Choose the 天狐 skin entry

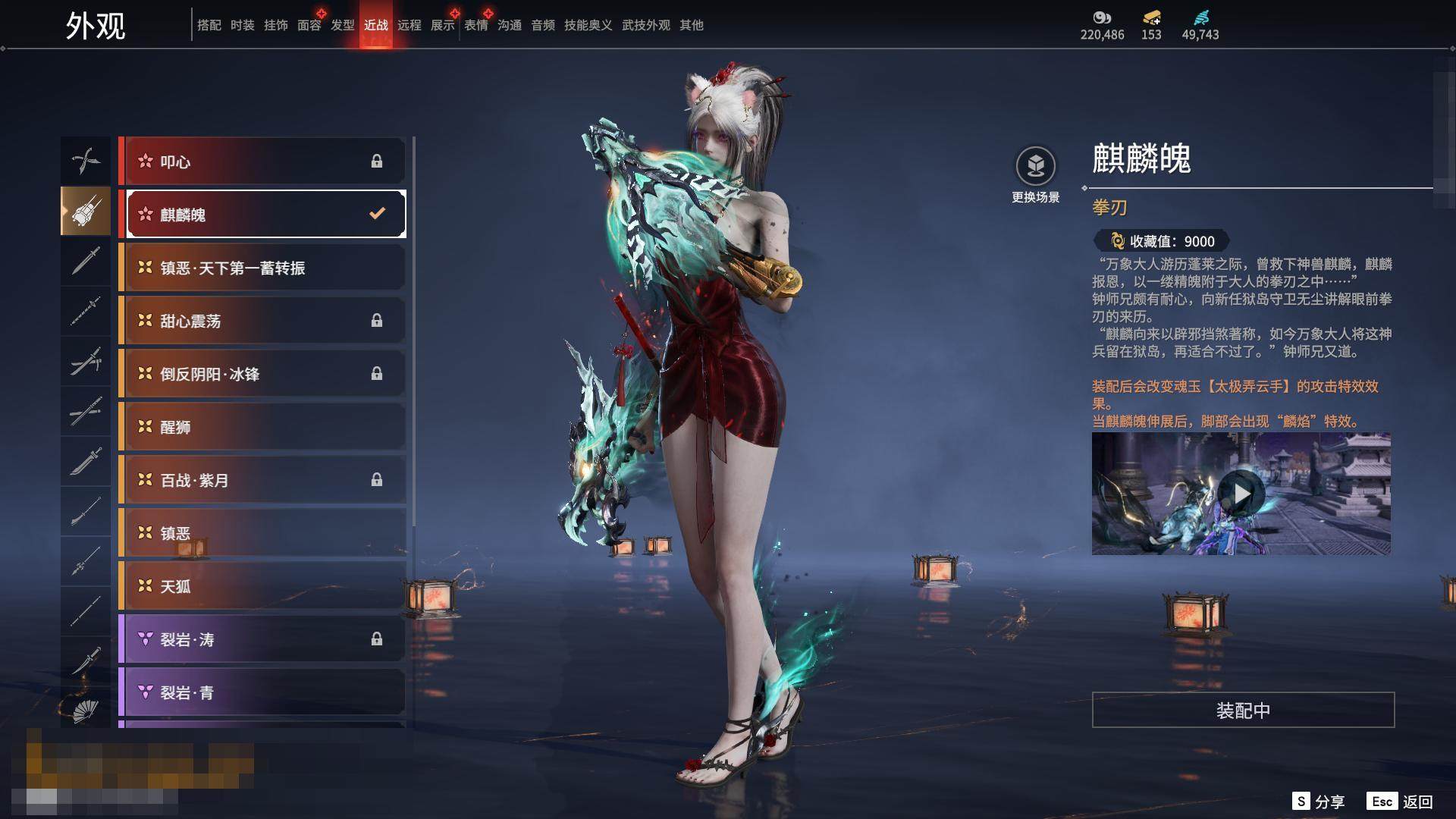pos(262,586)
